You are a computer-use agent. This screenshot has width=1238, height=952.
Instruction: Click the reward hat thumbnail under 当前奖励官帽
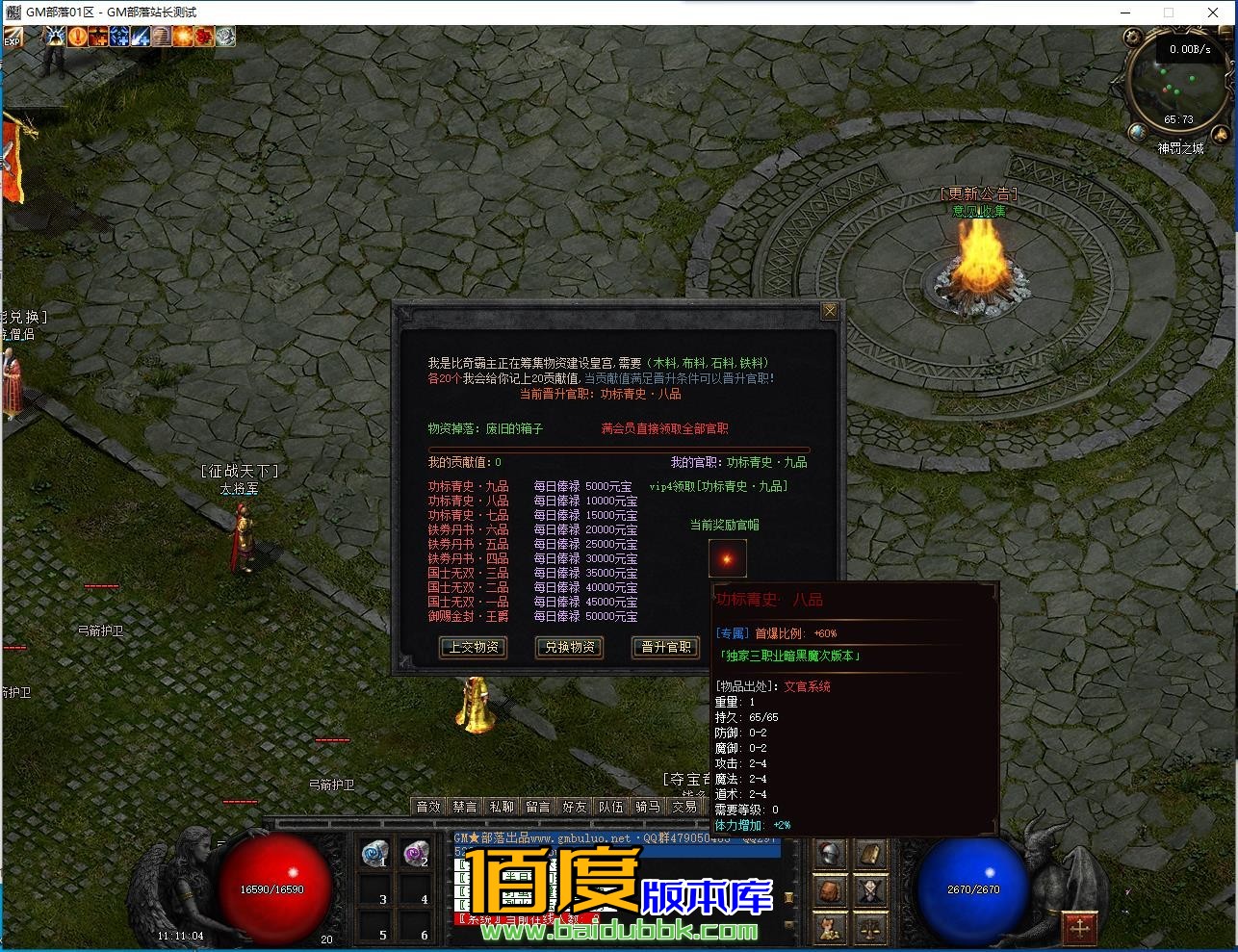(727, 557)
